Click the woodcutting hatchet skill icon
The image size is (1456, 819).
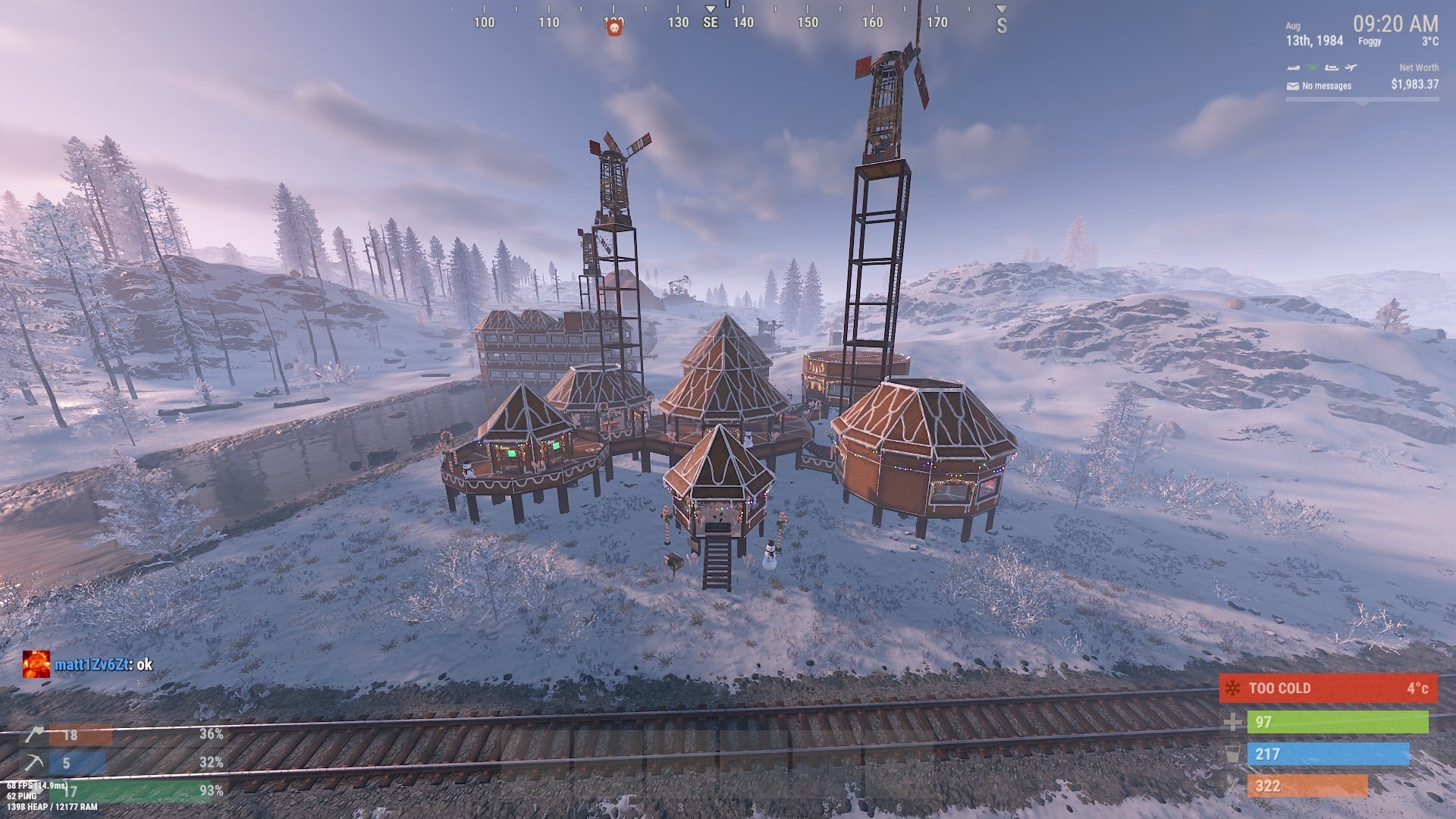(x=34, y=735)
